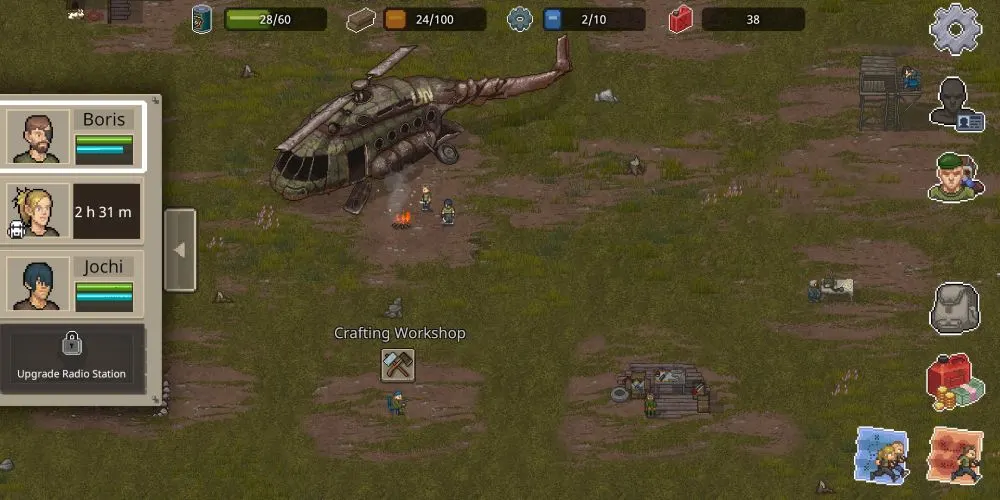Open the grey backpack inventory icon
Screen dimensions: 1000x500
tap(954, 309)
